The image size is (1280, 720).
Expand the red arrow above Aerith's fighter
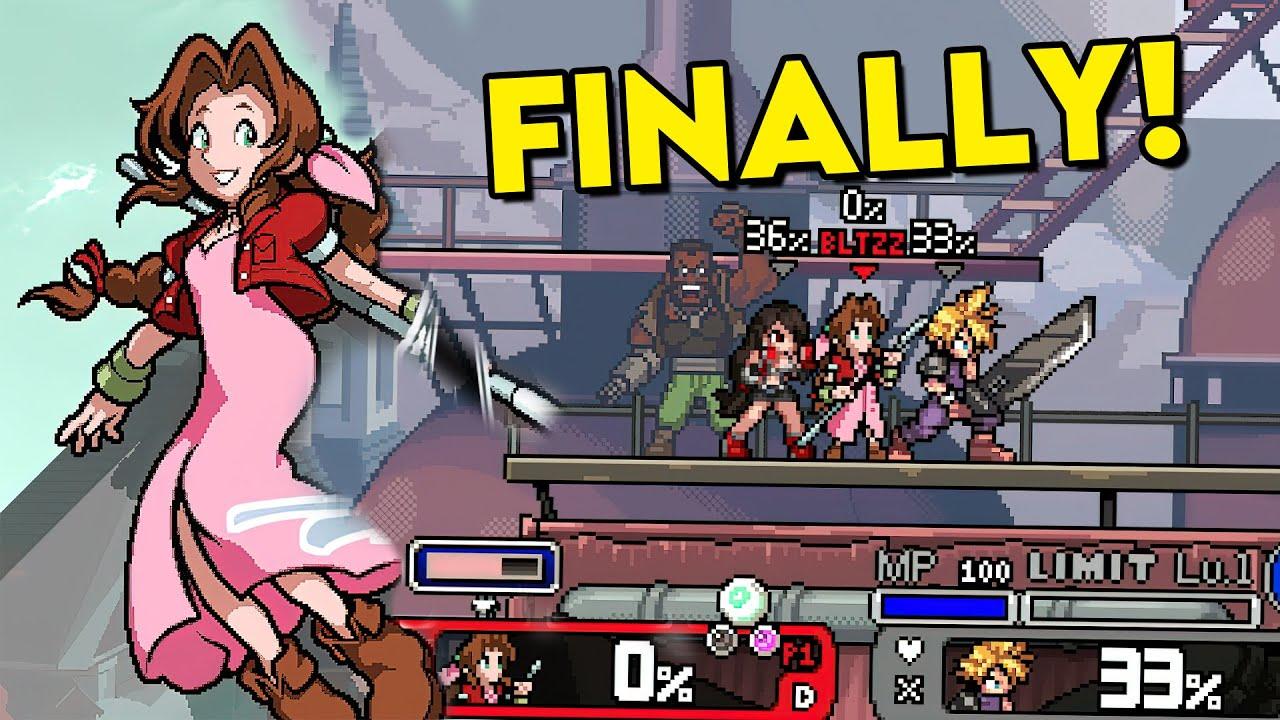[x=864, y=271]
